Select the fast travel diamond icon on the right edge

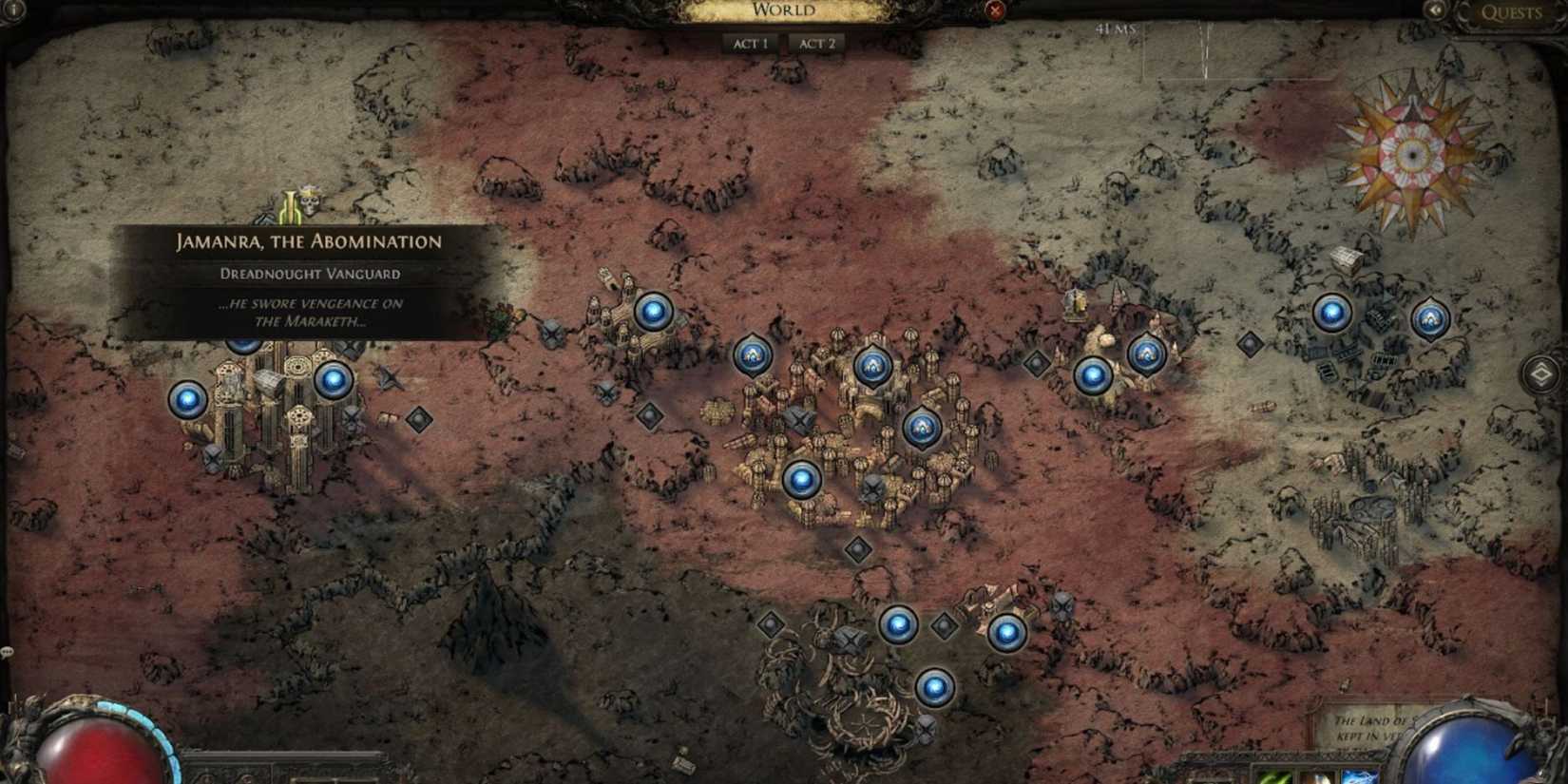(x=1543, y=374)
